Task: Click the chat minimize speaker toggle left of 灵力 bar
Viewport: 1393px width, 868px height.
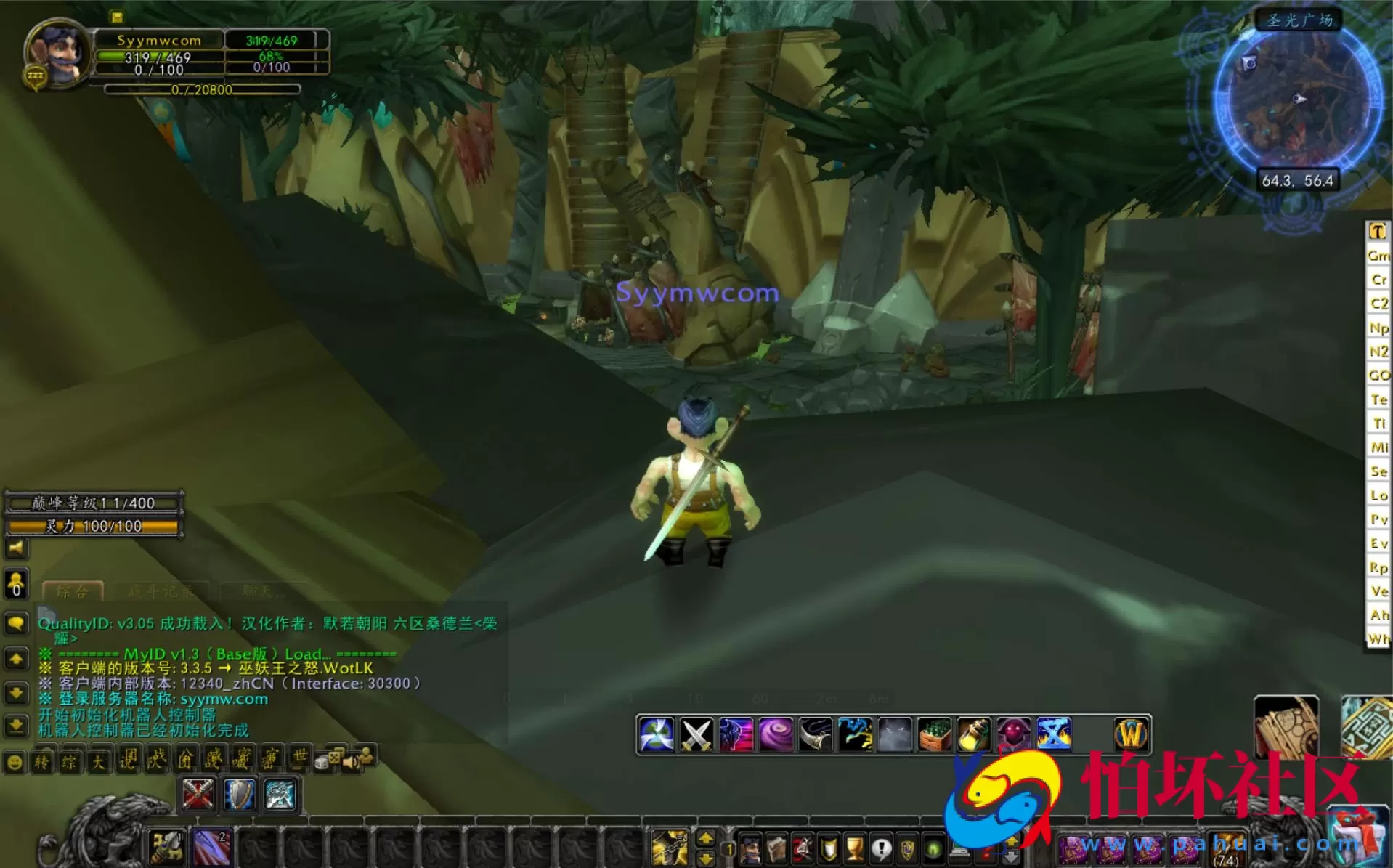Action: click(15, 549)
